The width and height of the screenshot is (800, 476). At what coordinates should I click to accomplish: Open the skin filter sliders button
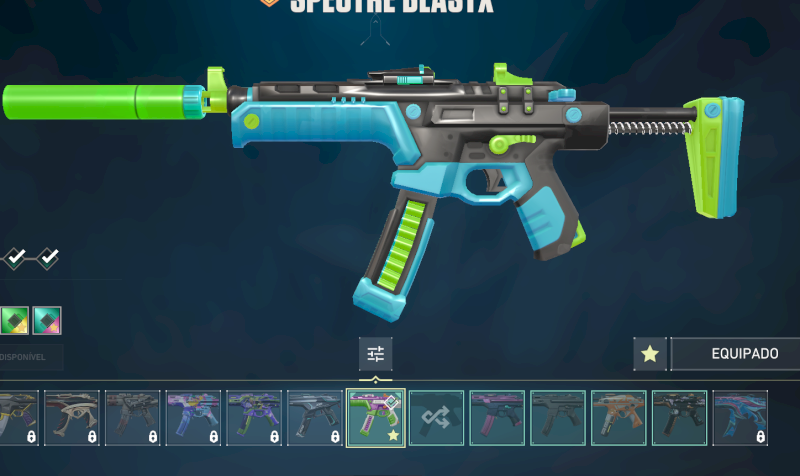click(376, 354)
